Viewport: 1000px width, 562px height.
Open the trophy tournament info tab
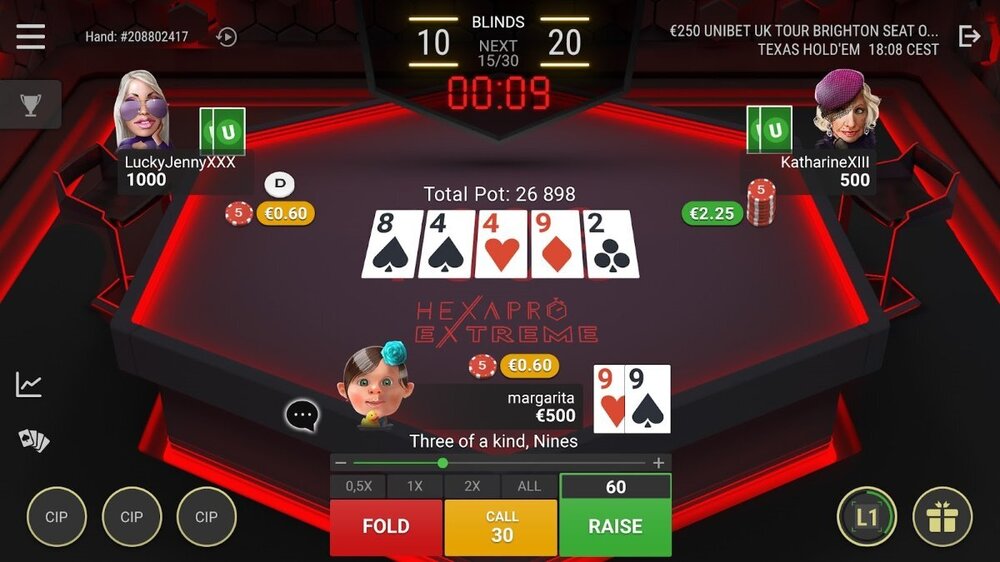(x=30, y=104)
